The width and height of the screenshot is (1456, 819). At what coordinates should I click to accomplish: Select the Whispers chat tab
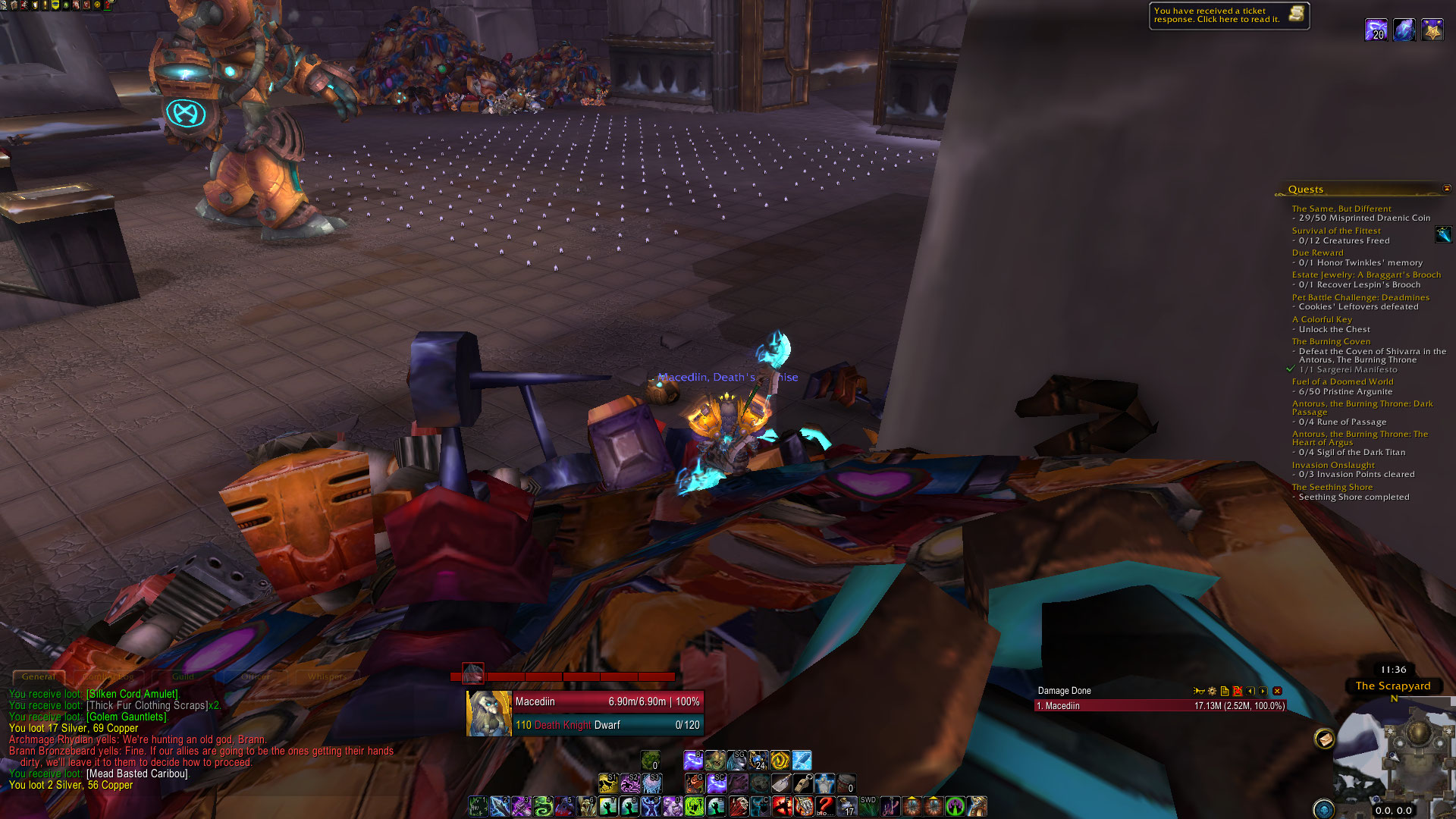click(x=327, y=676)
